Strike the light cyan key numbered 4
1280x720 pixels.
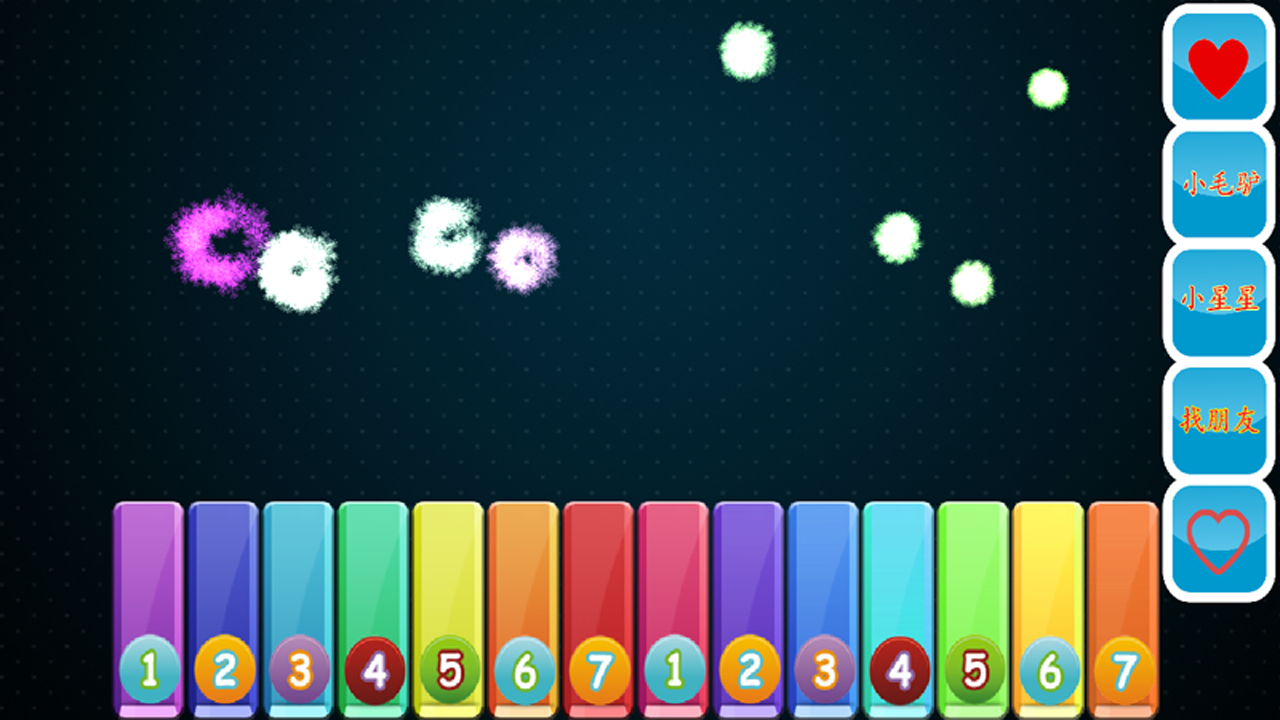899,600
